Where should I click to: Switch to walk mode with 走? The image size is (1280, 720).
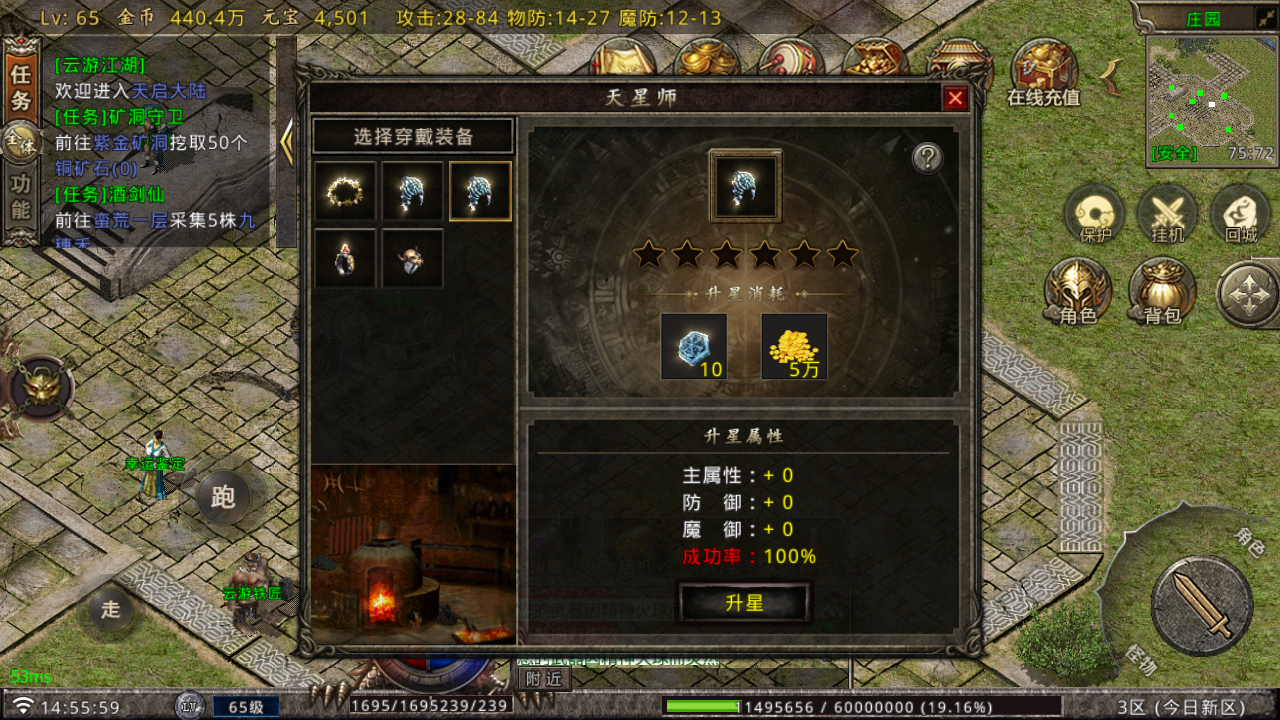(x=109, y=608)
